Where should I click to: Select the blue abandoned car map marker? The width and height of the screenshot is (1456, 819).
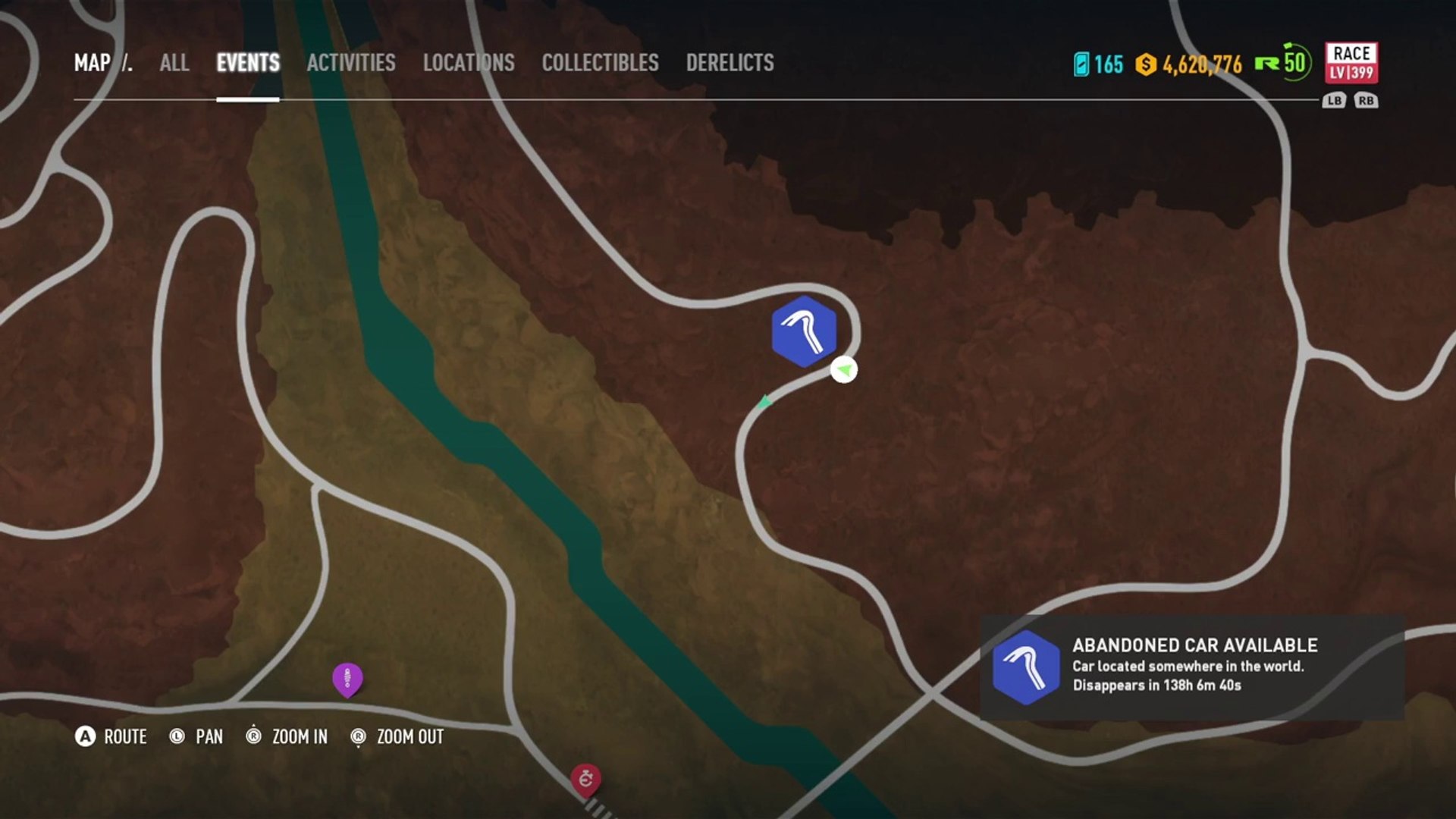coord(804,331)
